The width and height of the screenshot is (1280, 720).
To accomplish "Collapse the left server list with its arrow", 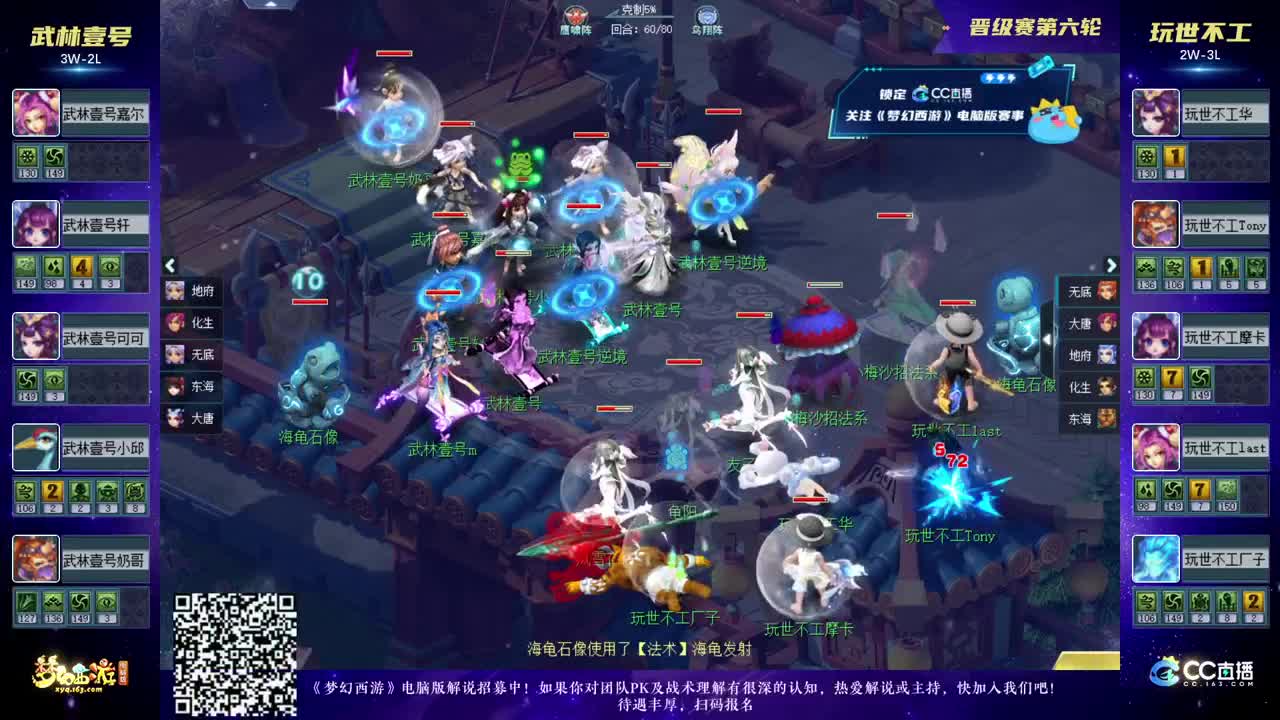I will click(x=170, y=266).
